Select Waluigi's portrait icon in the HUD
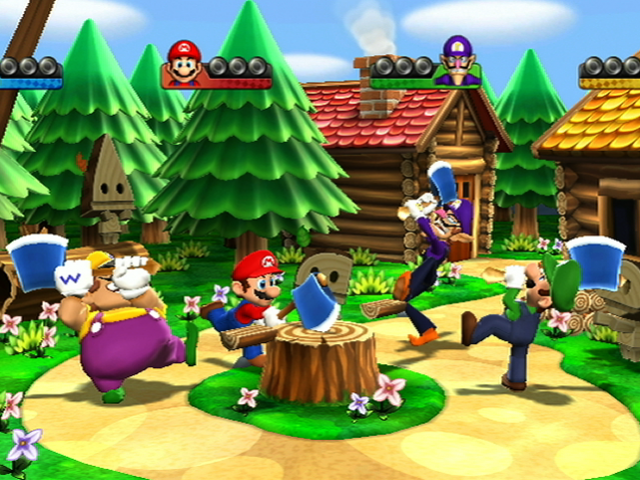Image resolution: width=640 pixels, height=480 pixels. click(455, 61)
